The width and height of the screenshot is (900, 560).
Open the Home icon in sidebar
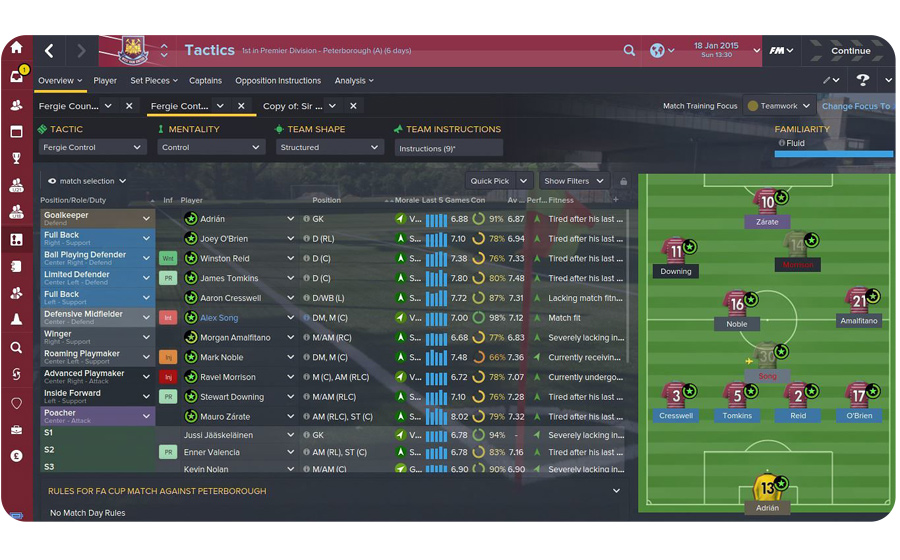(16, 47)
